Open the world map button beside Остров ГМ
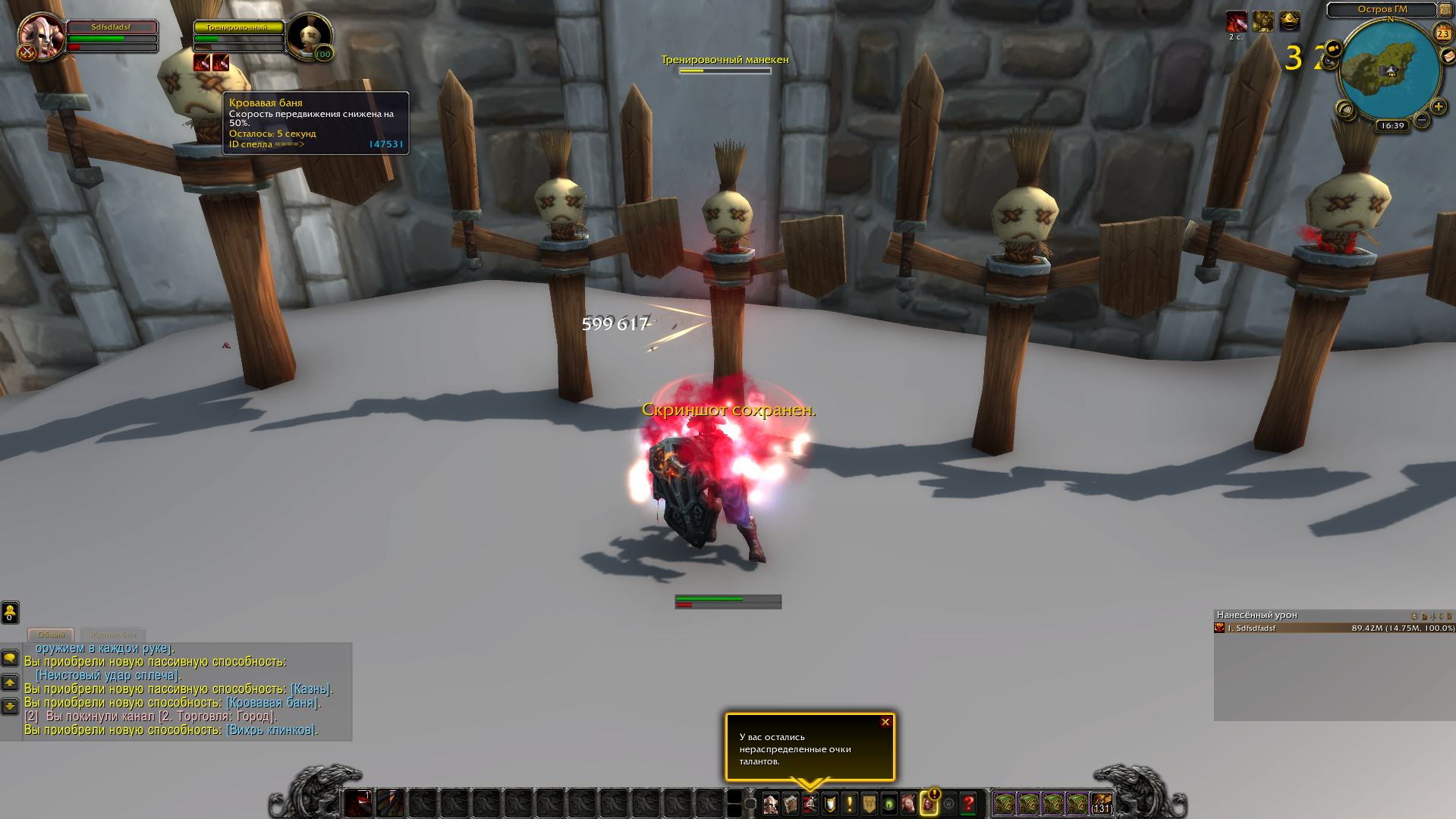The height and width of the screenshot is (819, 1456). [1445, 10]
